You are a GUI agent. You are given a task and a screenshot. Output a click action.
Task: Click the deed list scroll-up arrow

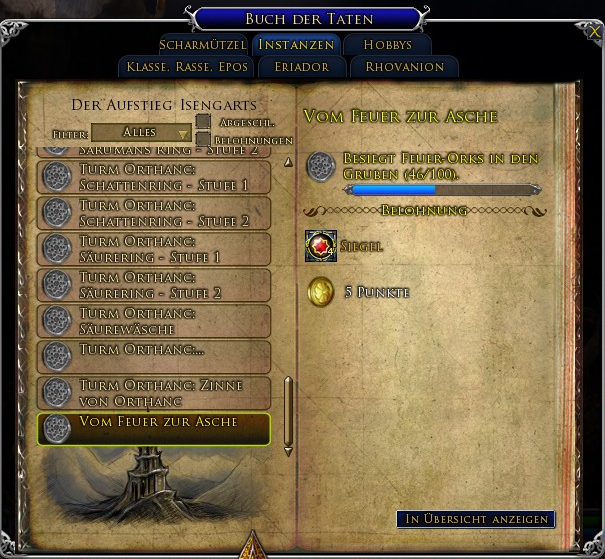289,161
